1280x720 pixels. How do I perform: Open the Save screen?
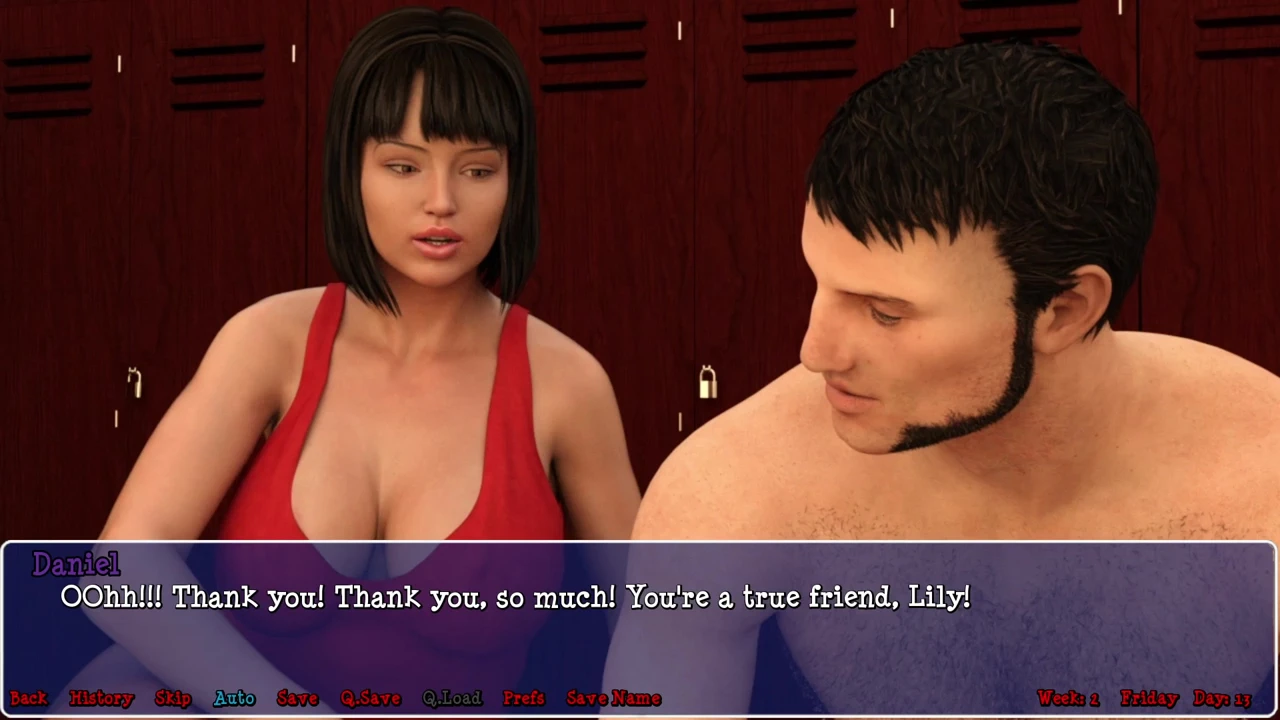point(297,698)
